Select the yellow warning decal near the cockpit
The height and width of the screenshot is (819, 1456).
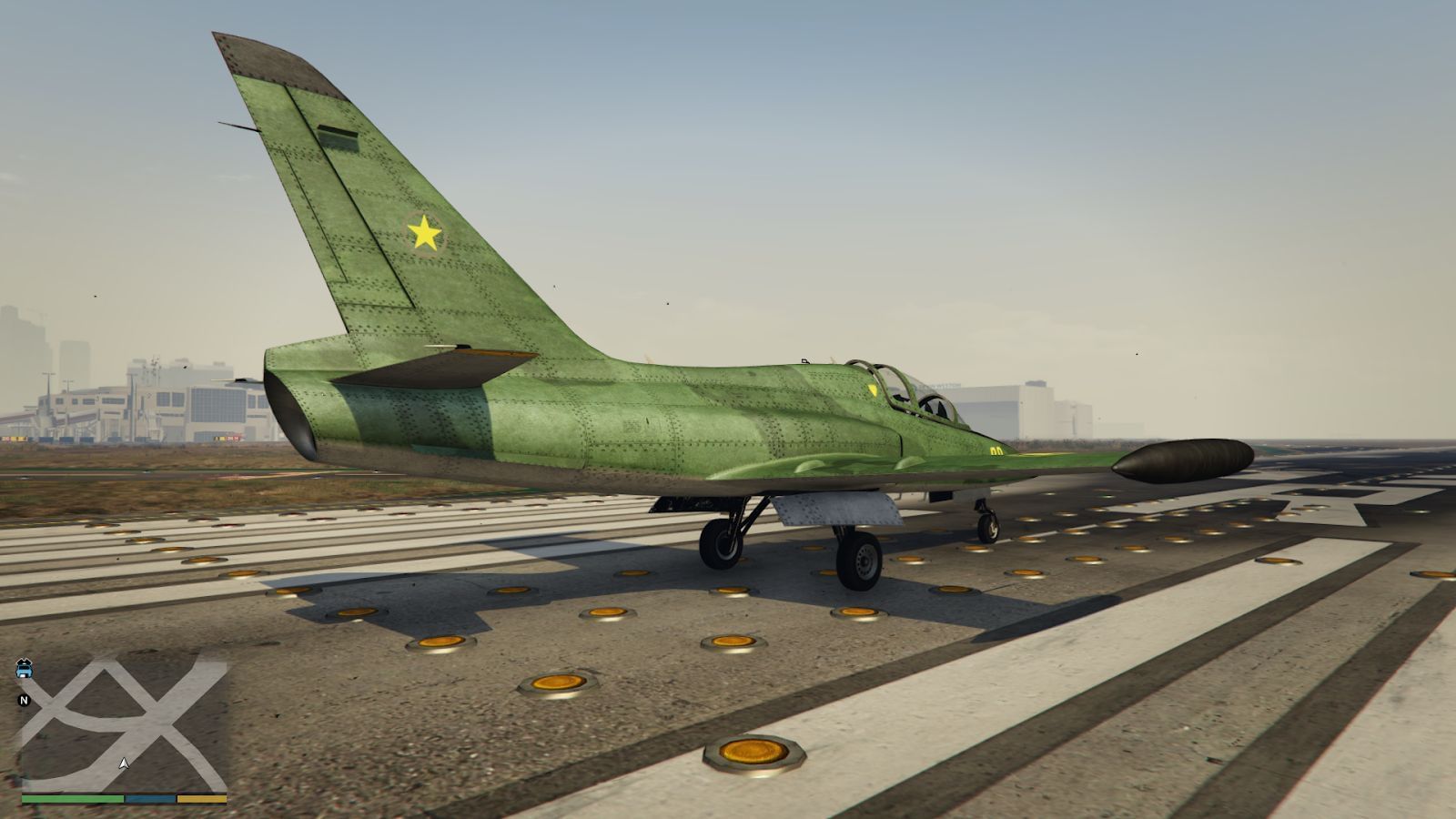click(875, 389)
